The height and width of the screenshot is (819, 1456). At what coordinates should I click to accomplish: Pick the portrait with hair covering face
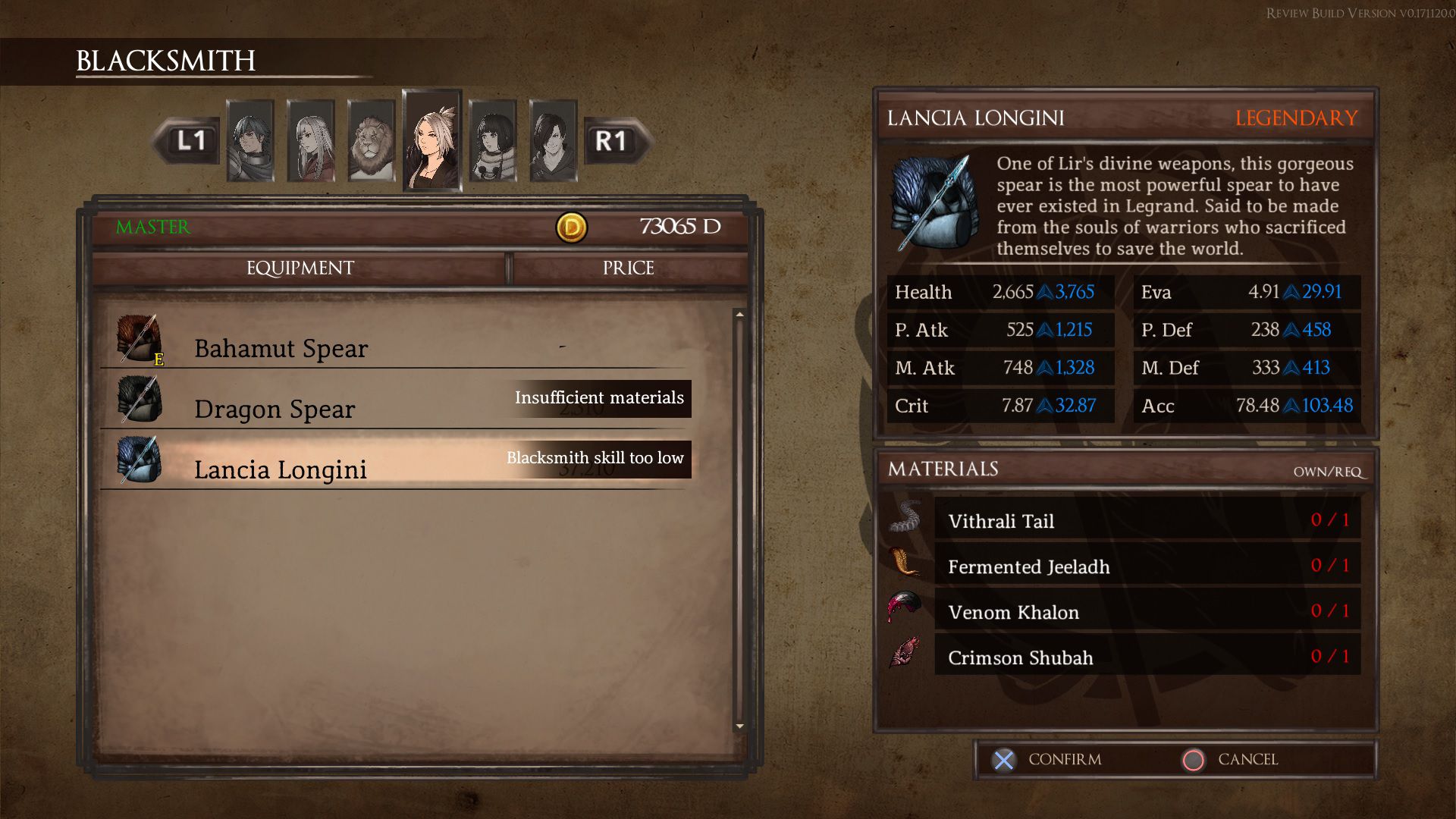pyautogui.click(x=554, y=141)
